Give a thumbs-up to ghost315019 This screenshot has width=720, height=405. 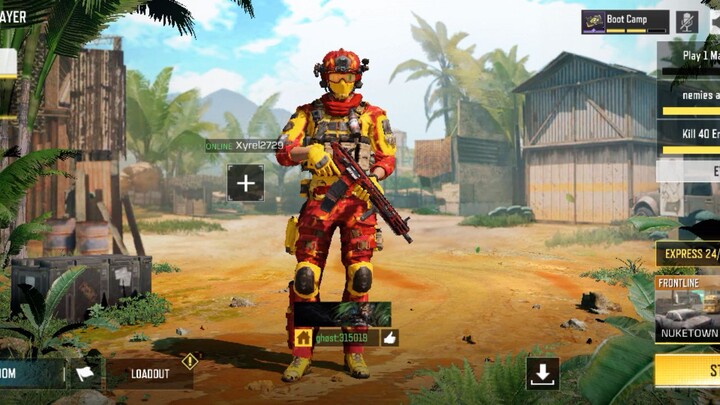click(x=390, y=338)
